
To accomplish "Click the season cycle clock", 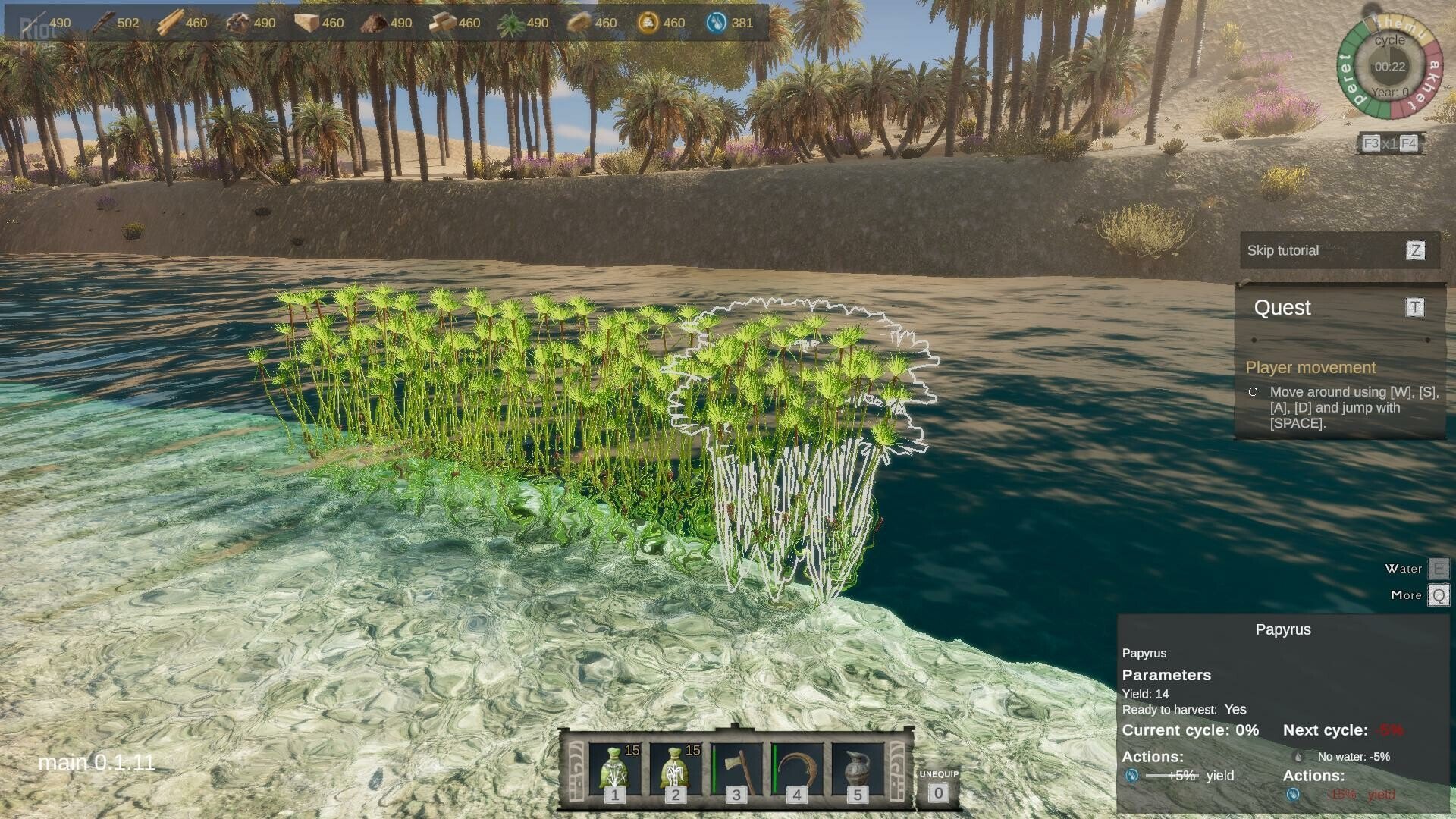I will point(1389,67).
